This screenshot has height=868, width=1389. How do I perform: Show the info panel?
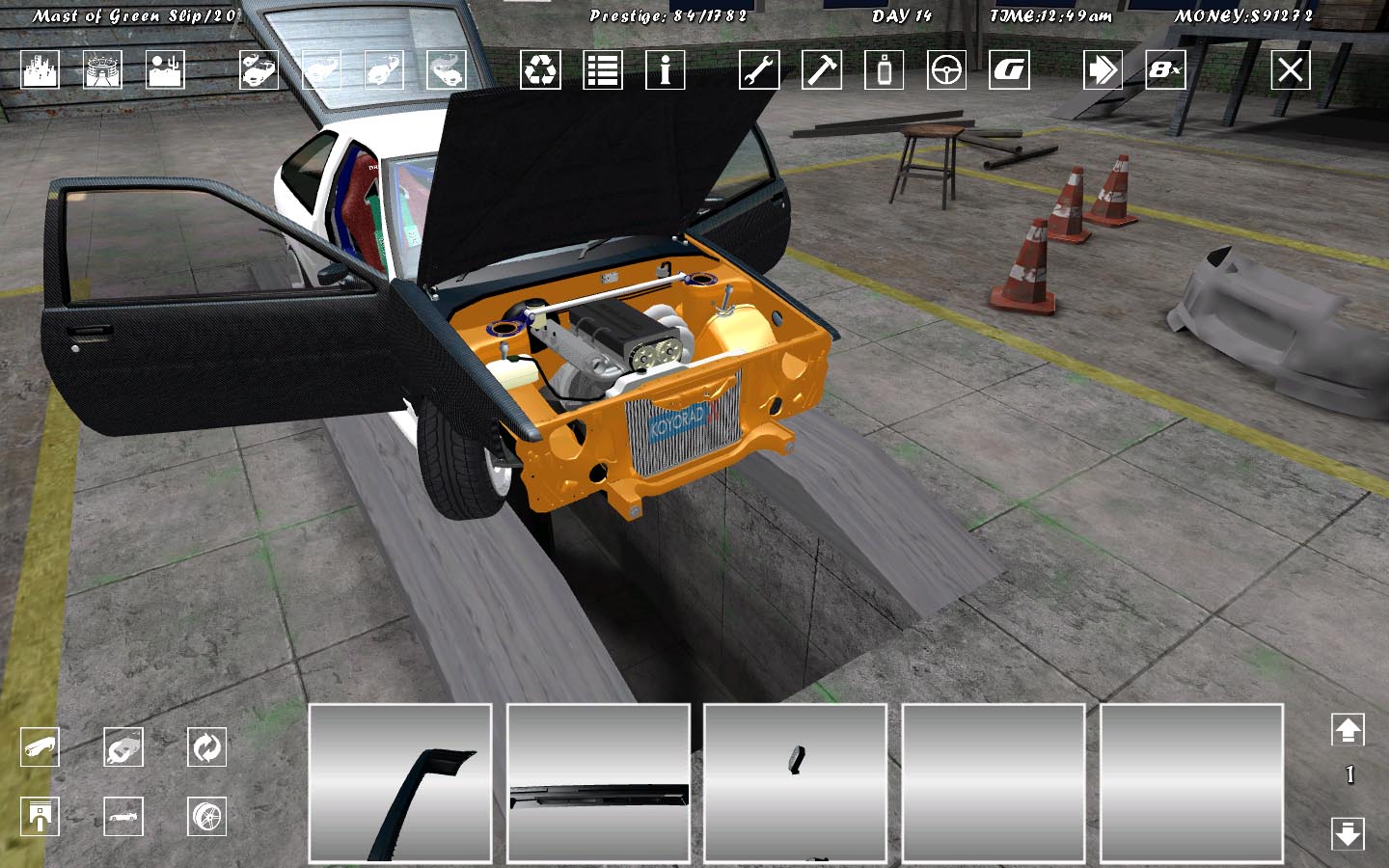[x=665, y=70]
